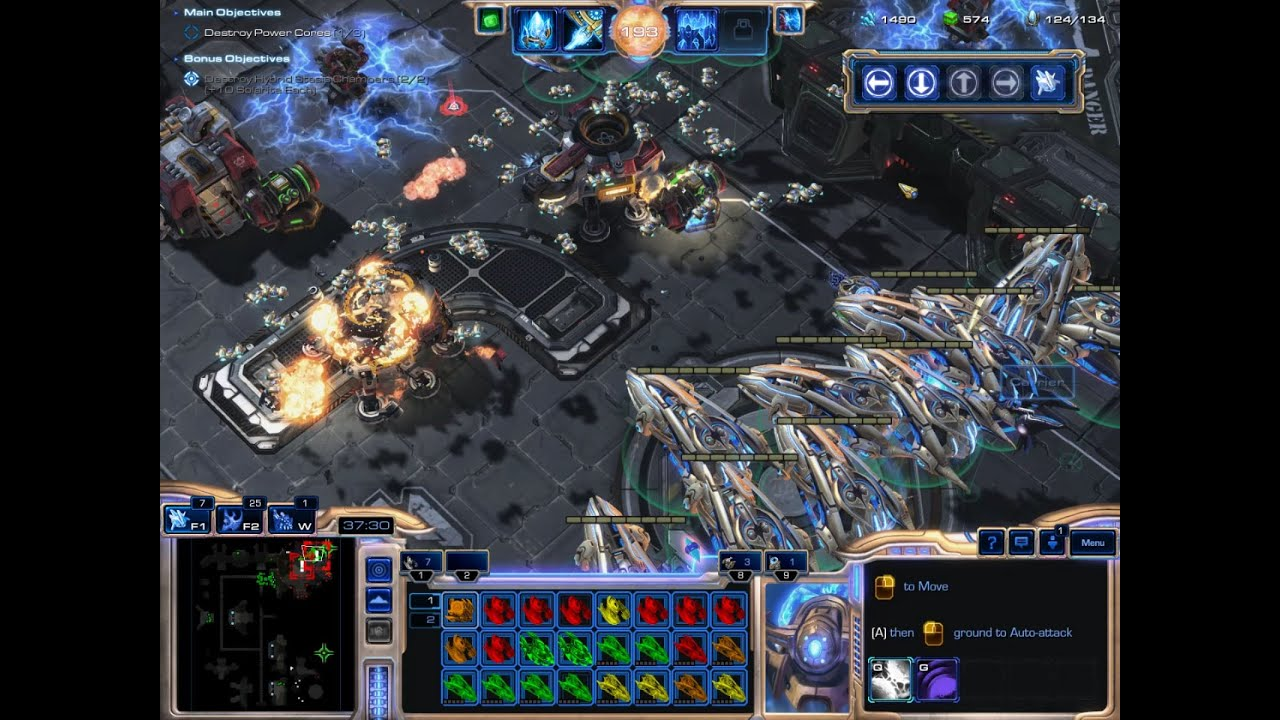Choose control group 9 tab
The image size is (1280, 720).
[786, 564]
